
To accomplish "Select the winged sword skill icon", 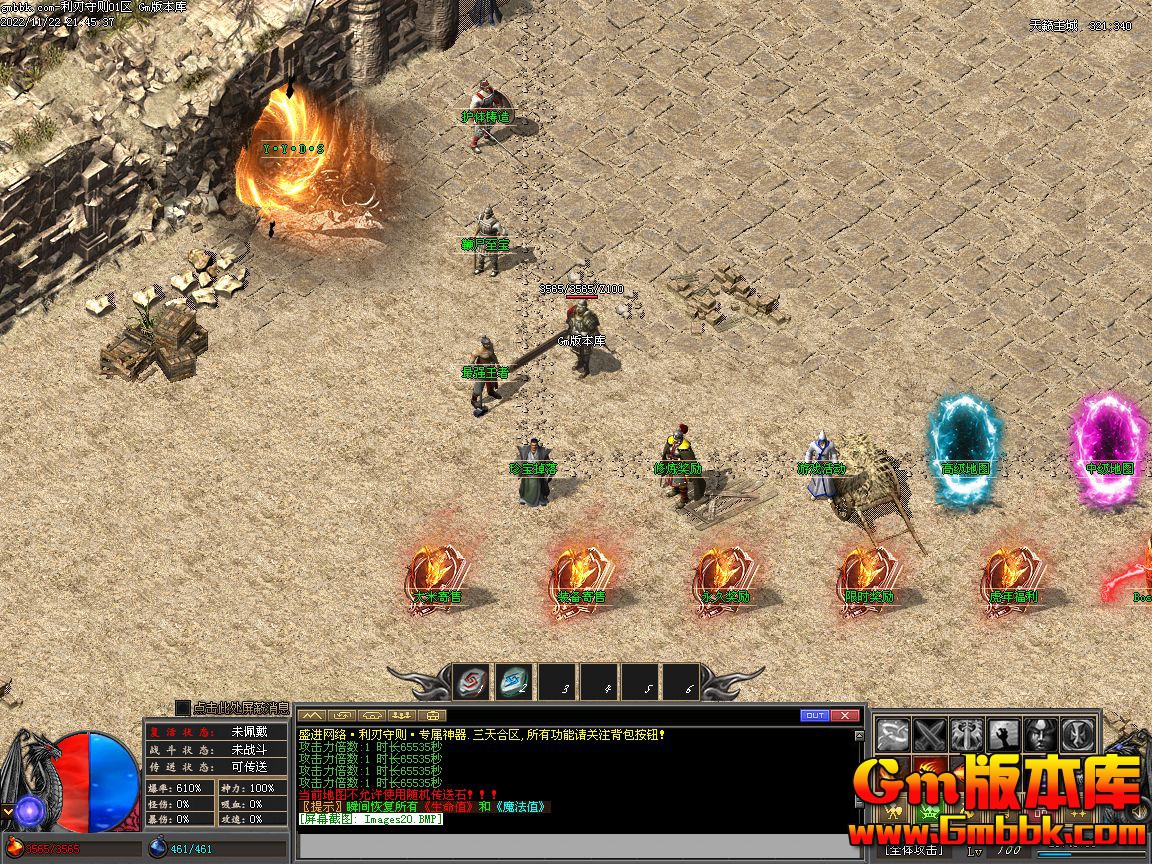I will [x=967, y=736].
